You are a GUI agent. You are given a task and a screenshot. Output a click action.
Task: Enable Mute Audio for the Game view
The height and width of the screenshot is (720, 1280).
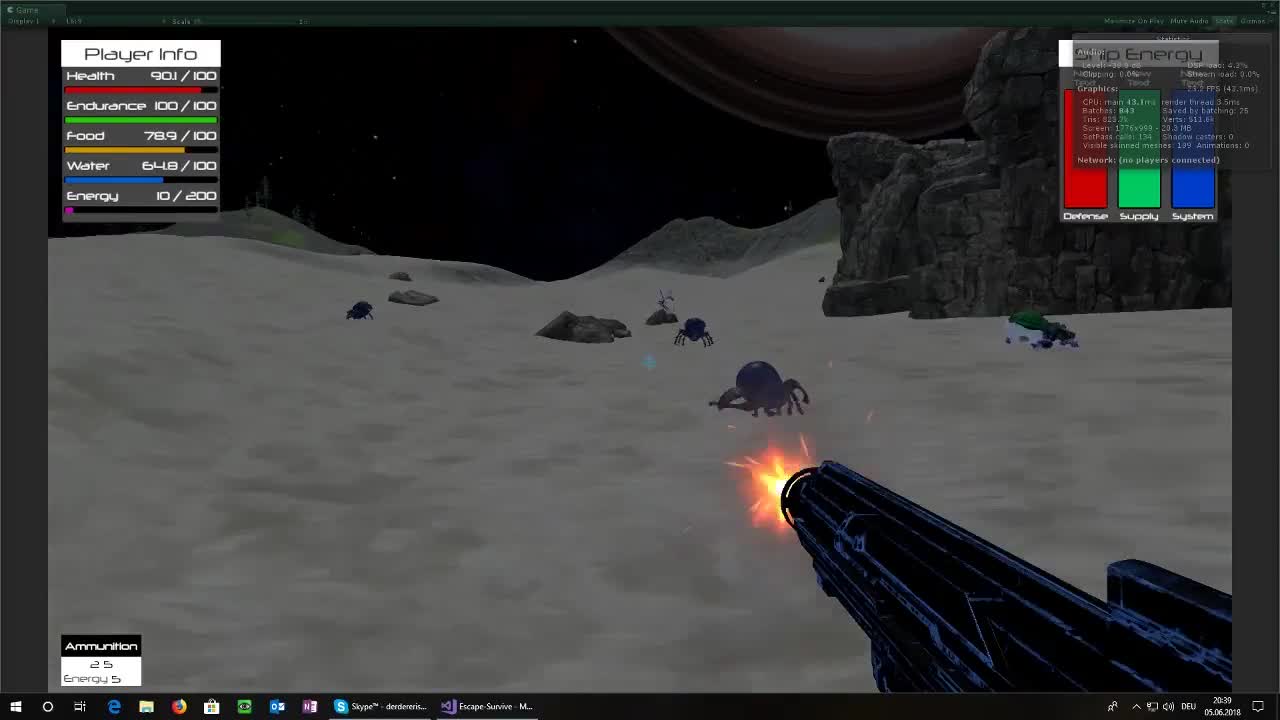[x=1190, y=20]
